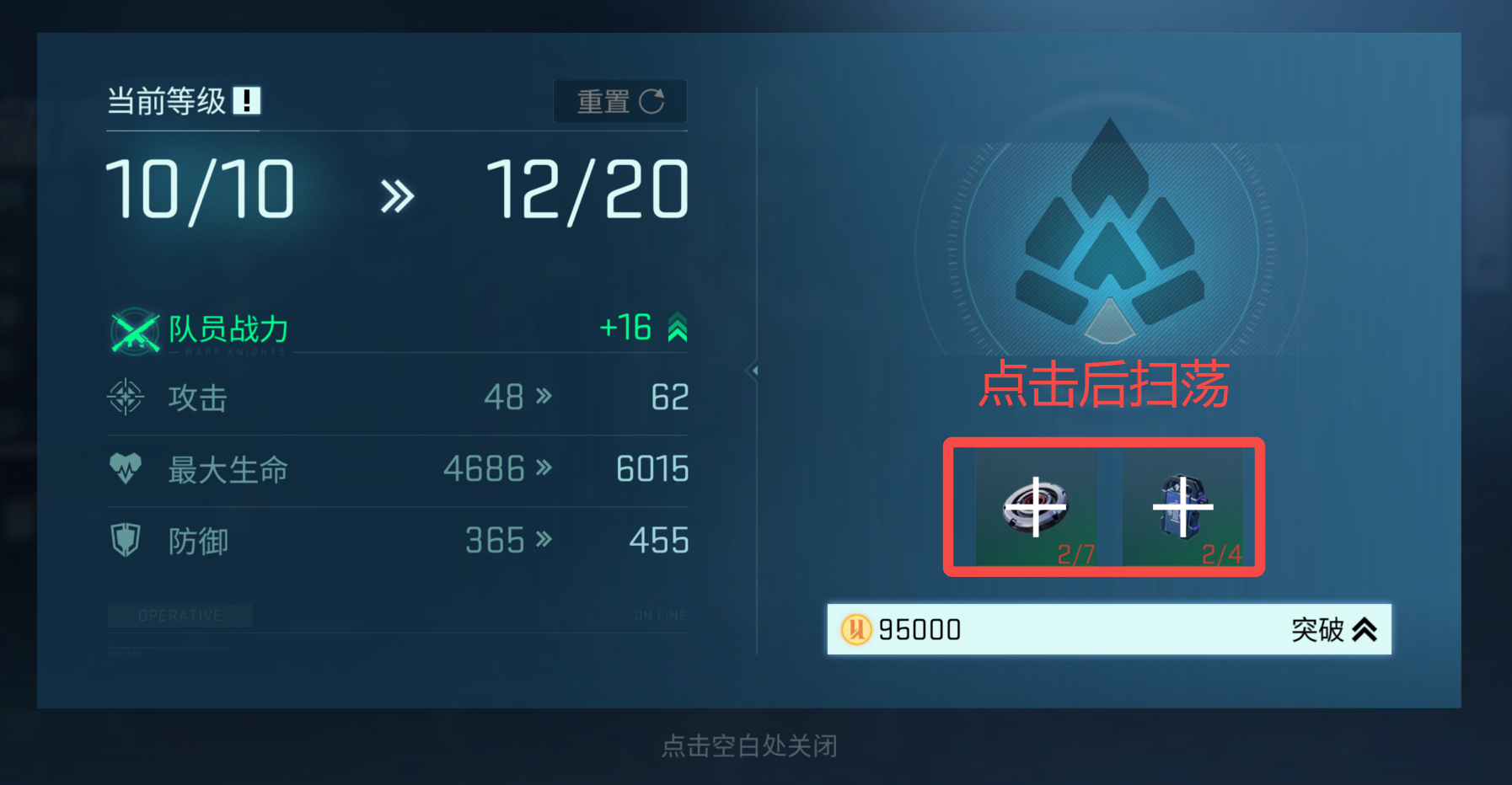
Task: Click the level progress reading 10/10
Action: tap(200, 188)
